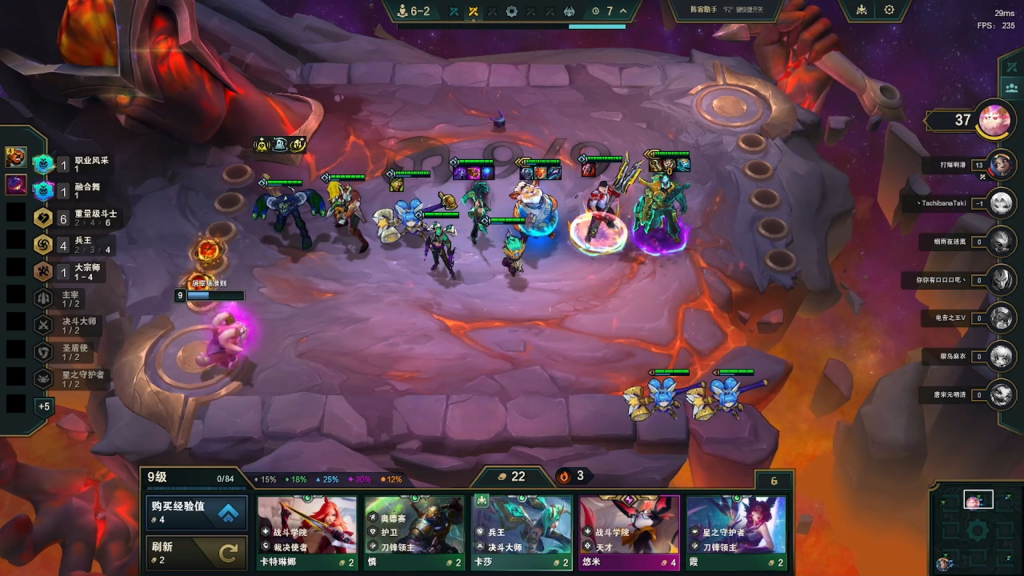
Task: Expand the stage tracker arrow
Action: coord(624,11)
